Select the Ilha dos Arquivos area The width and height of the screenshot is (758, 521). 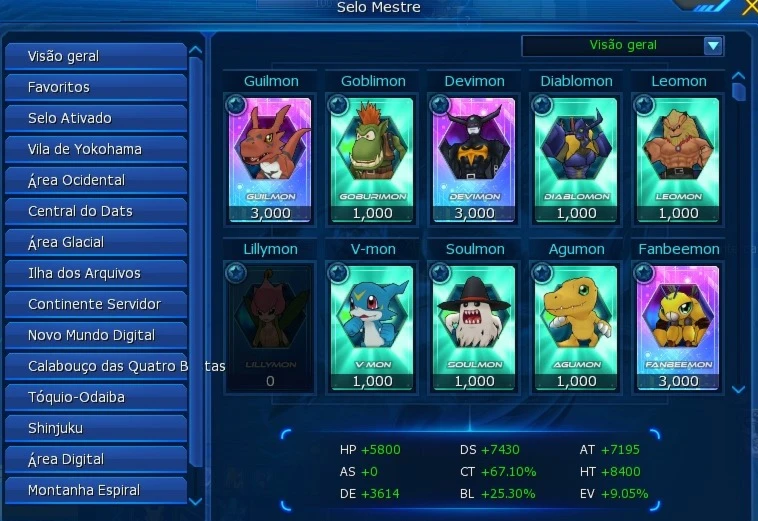tap(95, 273)
